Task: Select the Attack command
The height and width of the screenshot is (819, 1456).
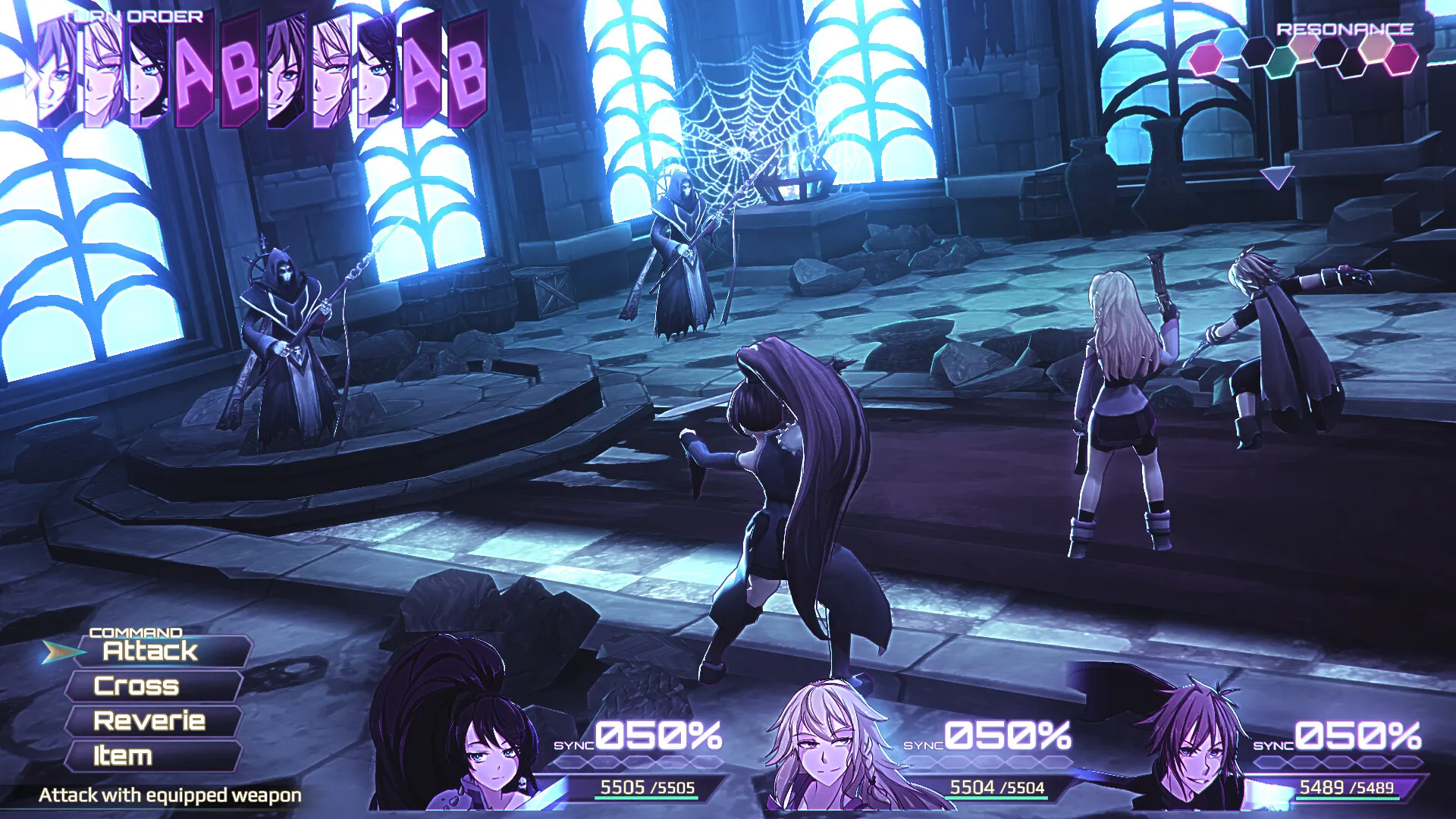Action: (x=149, y=651)
